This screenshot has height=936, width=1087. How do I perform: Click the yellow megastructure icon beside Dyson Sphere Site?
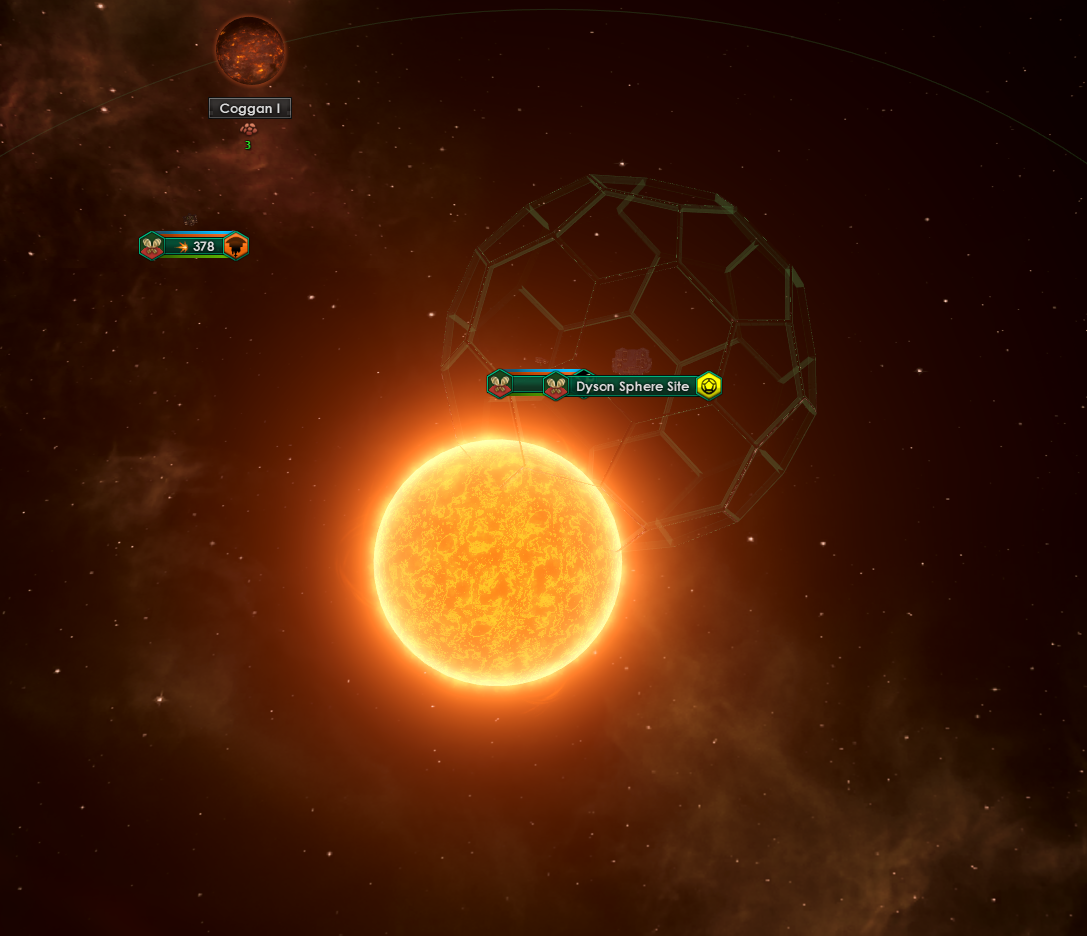tap(709, 385)
